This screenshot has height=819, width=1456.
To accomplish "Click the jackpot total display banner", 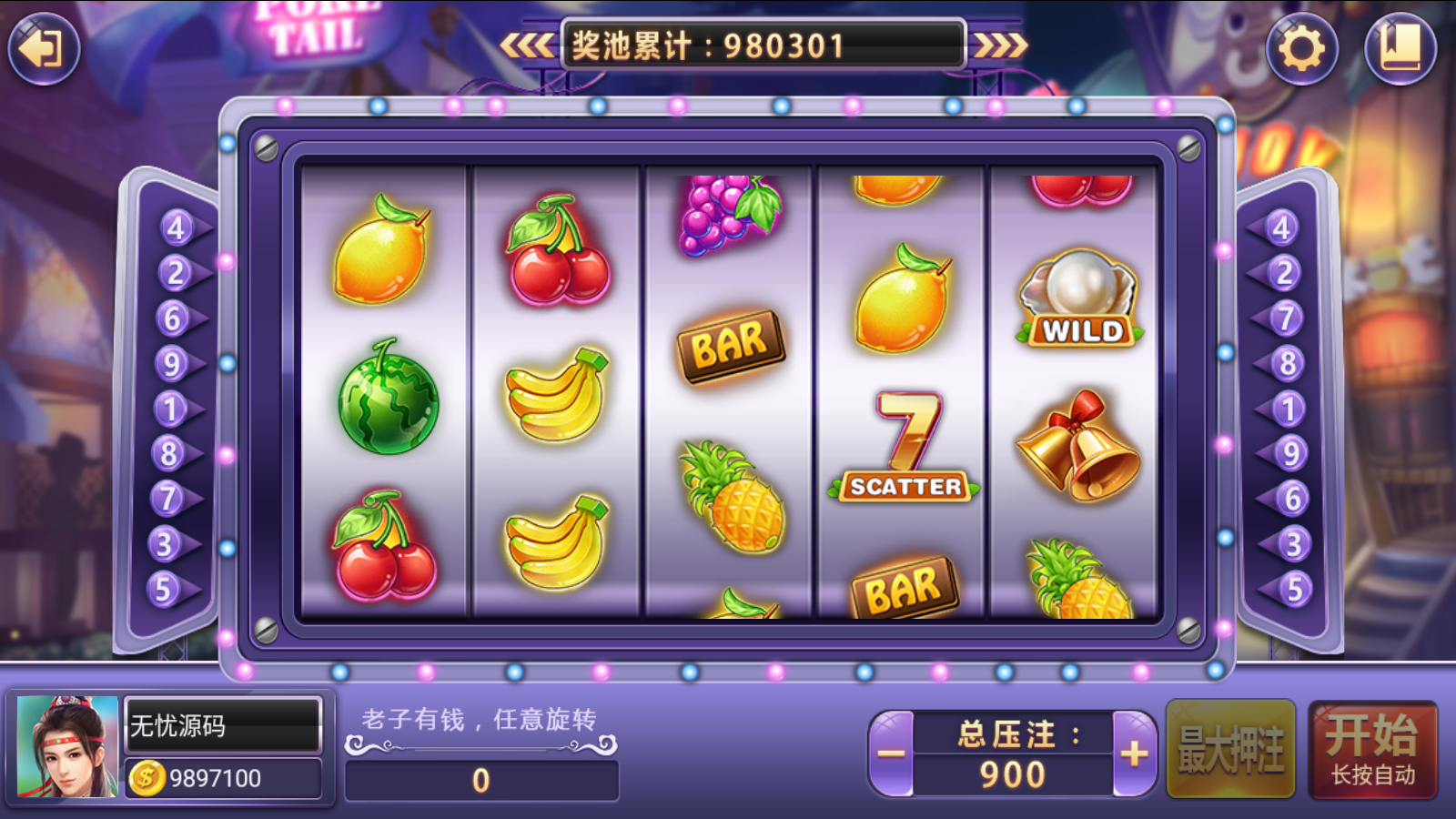I will pyautogui.click(x=763, y=44).
